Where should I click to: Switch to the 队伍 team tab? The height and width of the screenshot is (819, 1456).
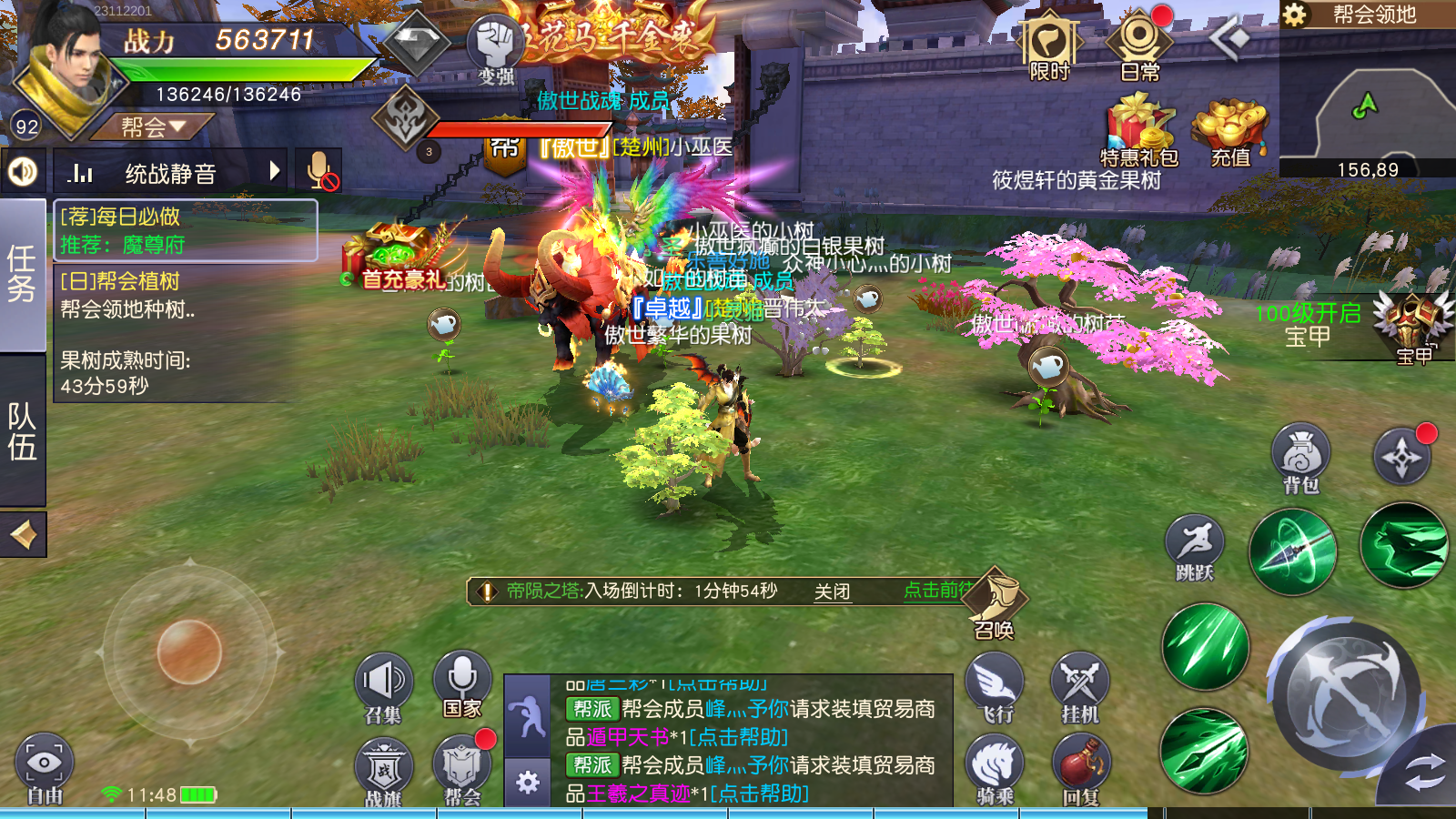pos(20,419)
